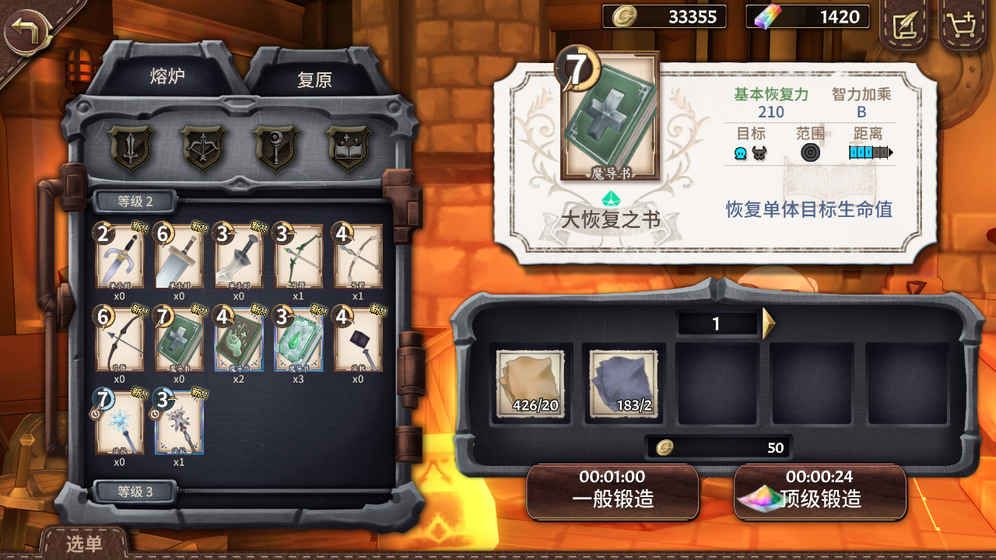Image resolution: width=996 pixels, height=560 pixels.
Task: Start 顶级锻造 premium forging
Action: click(x=820, y=491)
